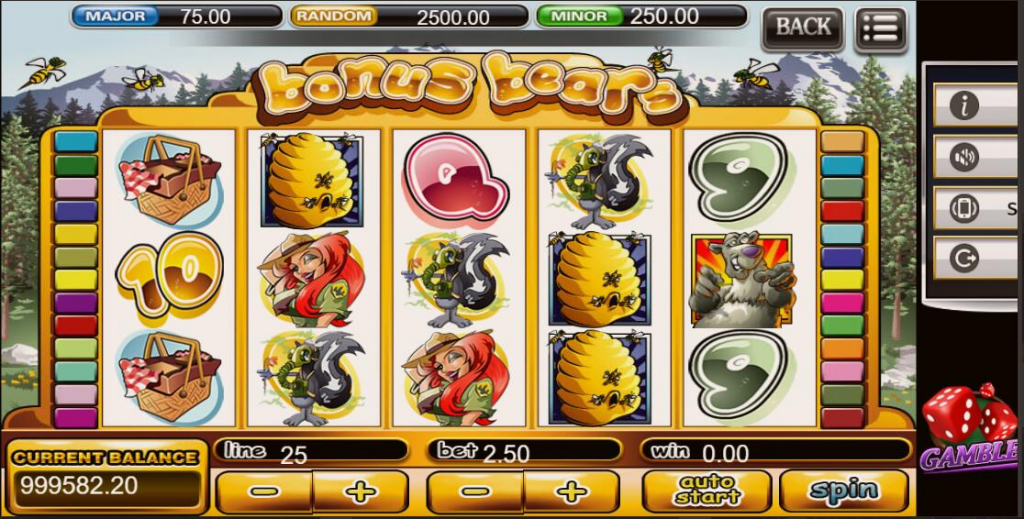Image resolution: width=1024 pixels, height=519 pixels.
Task: Raise the bet amount
Action: coord(571,492)
